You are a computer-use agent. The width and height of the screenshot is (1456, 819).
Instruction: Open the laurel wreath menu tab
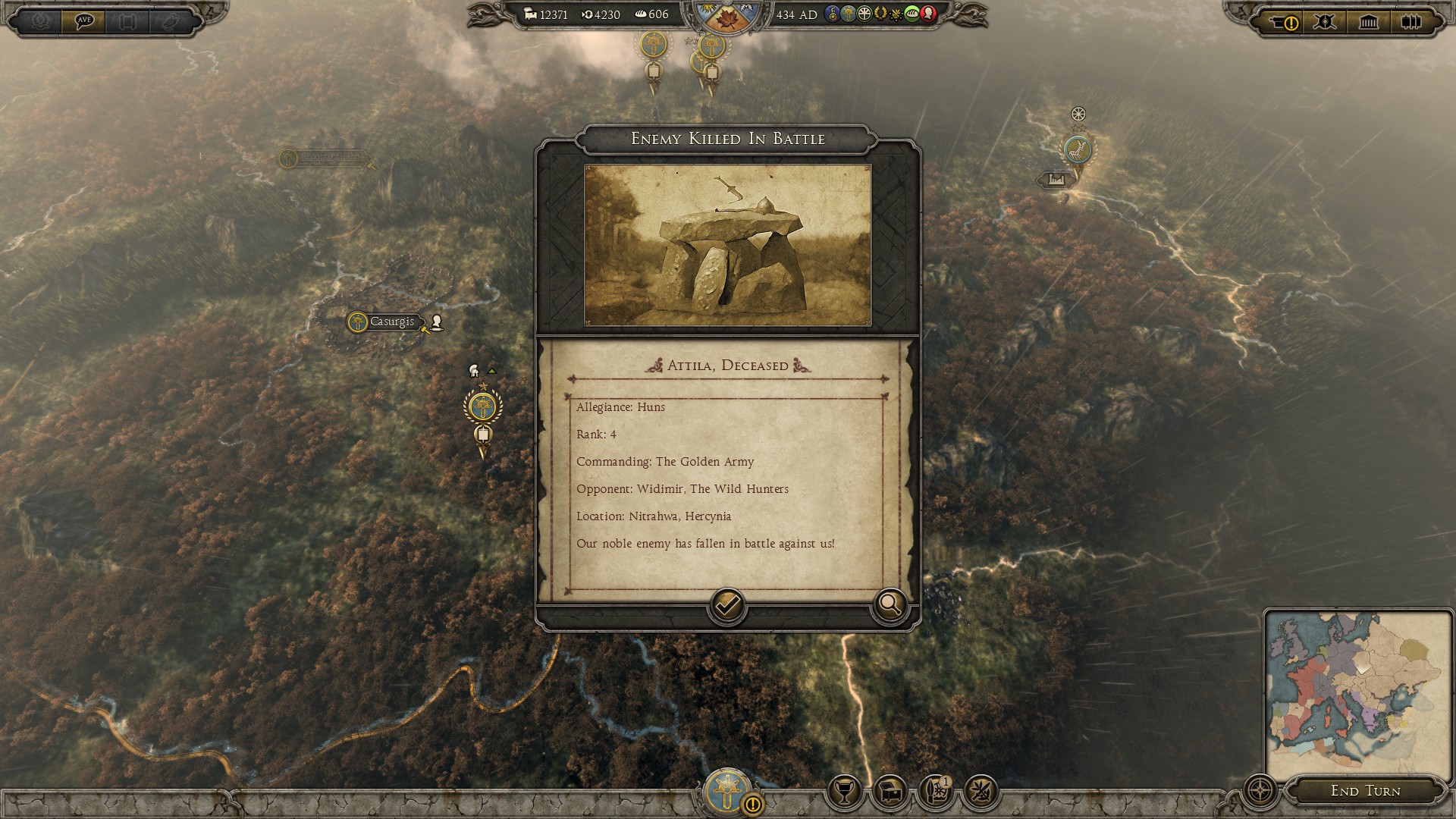pyautogui.click(x=41, y=20)
